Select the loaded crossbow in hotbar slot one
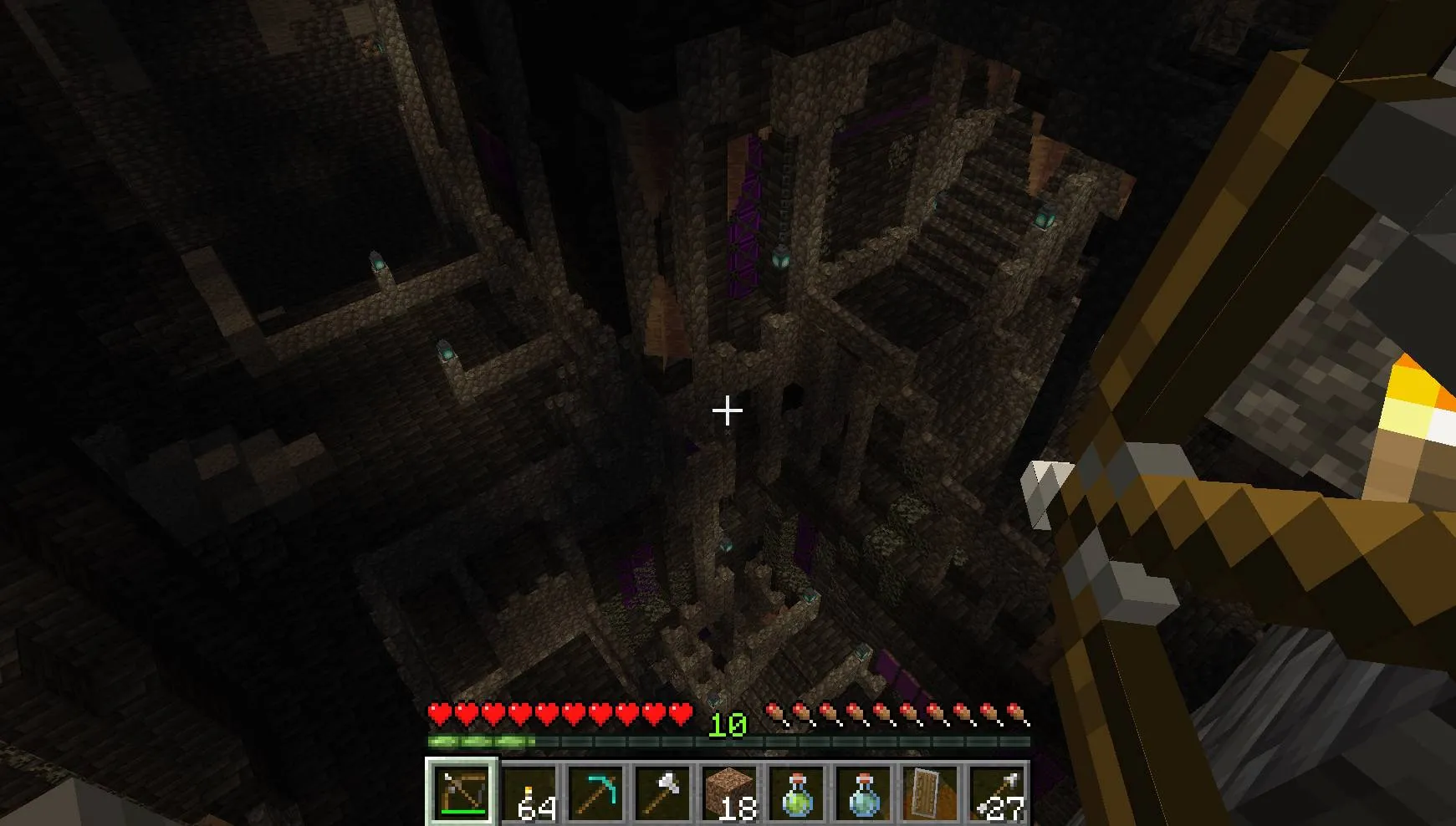1456x826 pixels. pyautogui.click(x=462, y=793)
